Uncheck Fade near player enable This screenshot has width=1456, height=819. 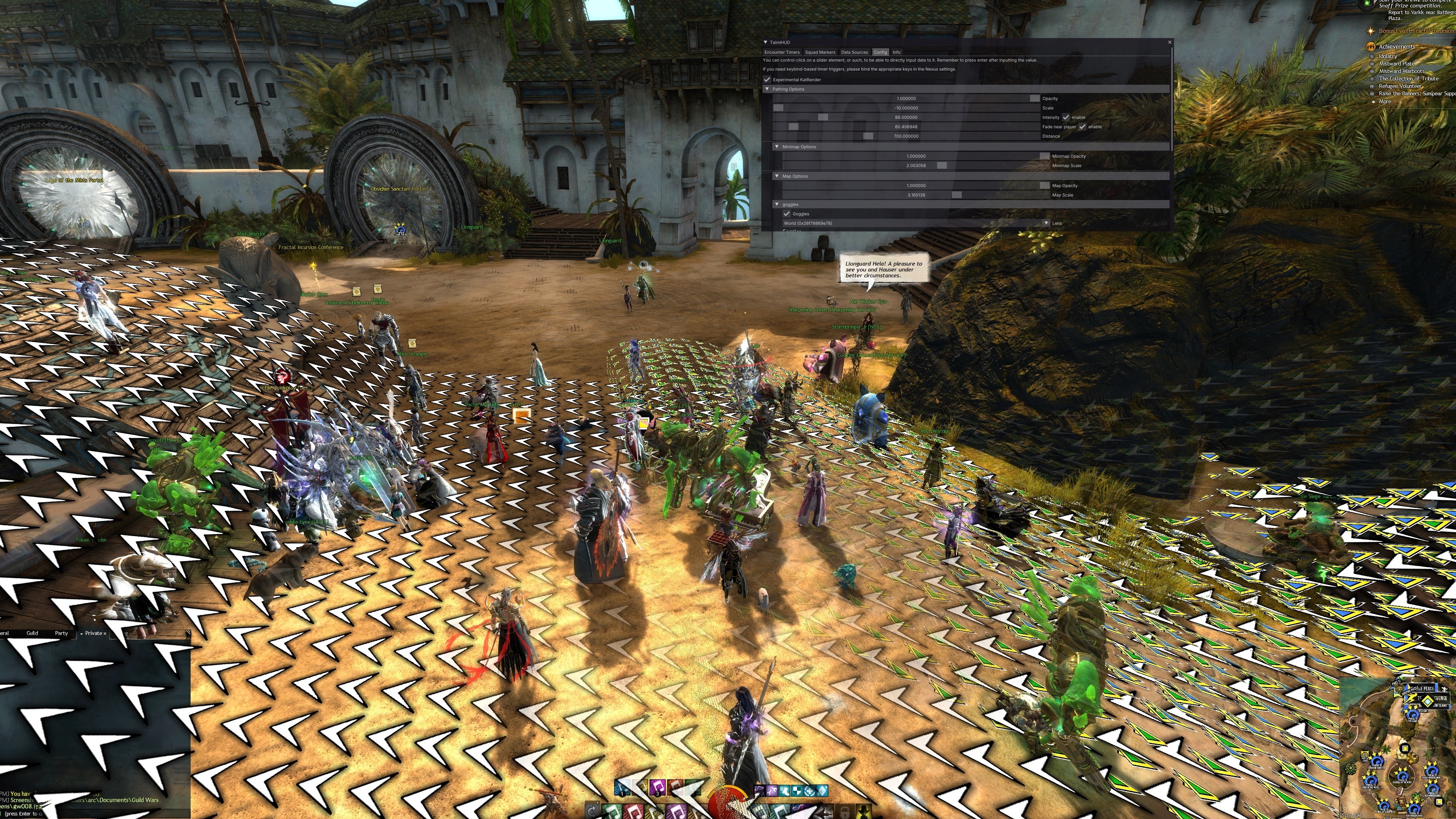[x=1082, y=127]
